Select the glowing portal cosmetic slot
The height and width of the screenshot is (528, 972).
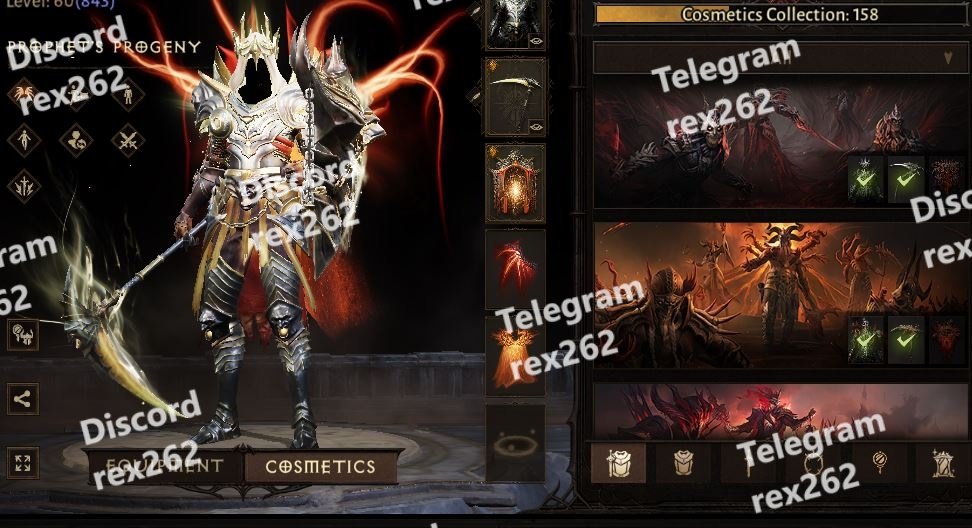click(515, 182)
